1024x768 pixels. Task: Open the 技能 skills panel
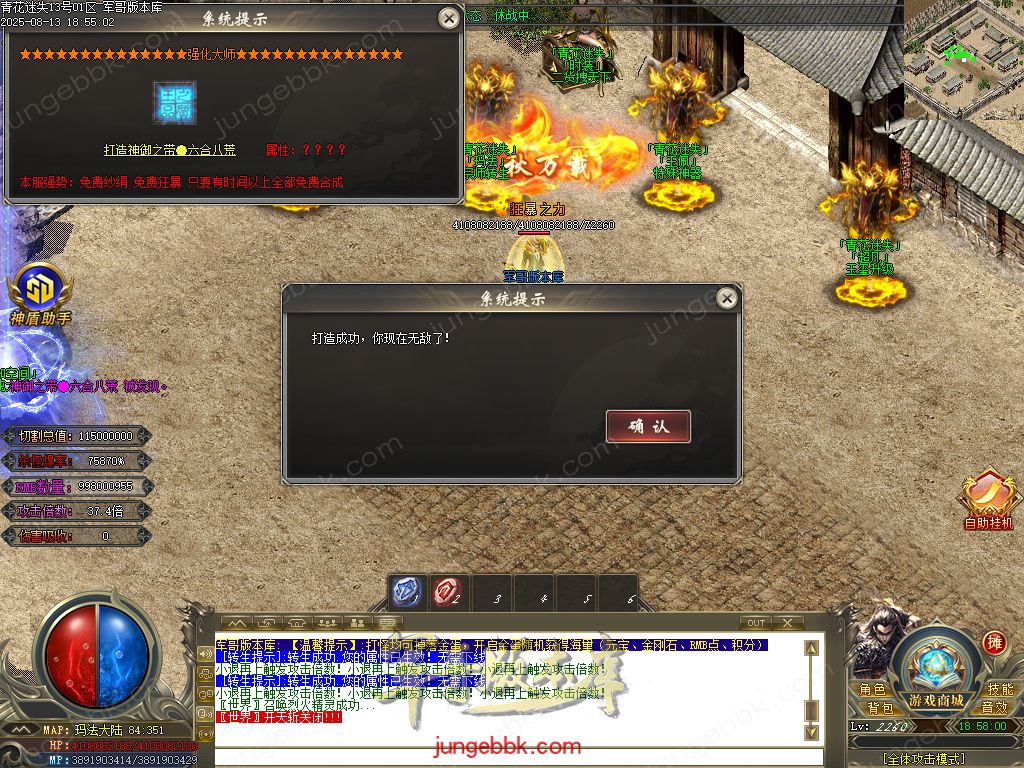(1000, 690)
